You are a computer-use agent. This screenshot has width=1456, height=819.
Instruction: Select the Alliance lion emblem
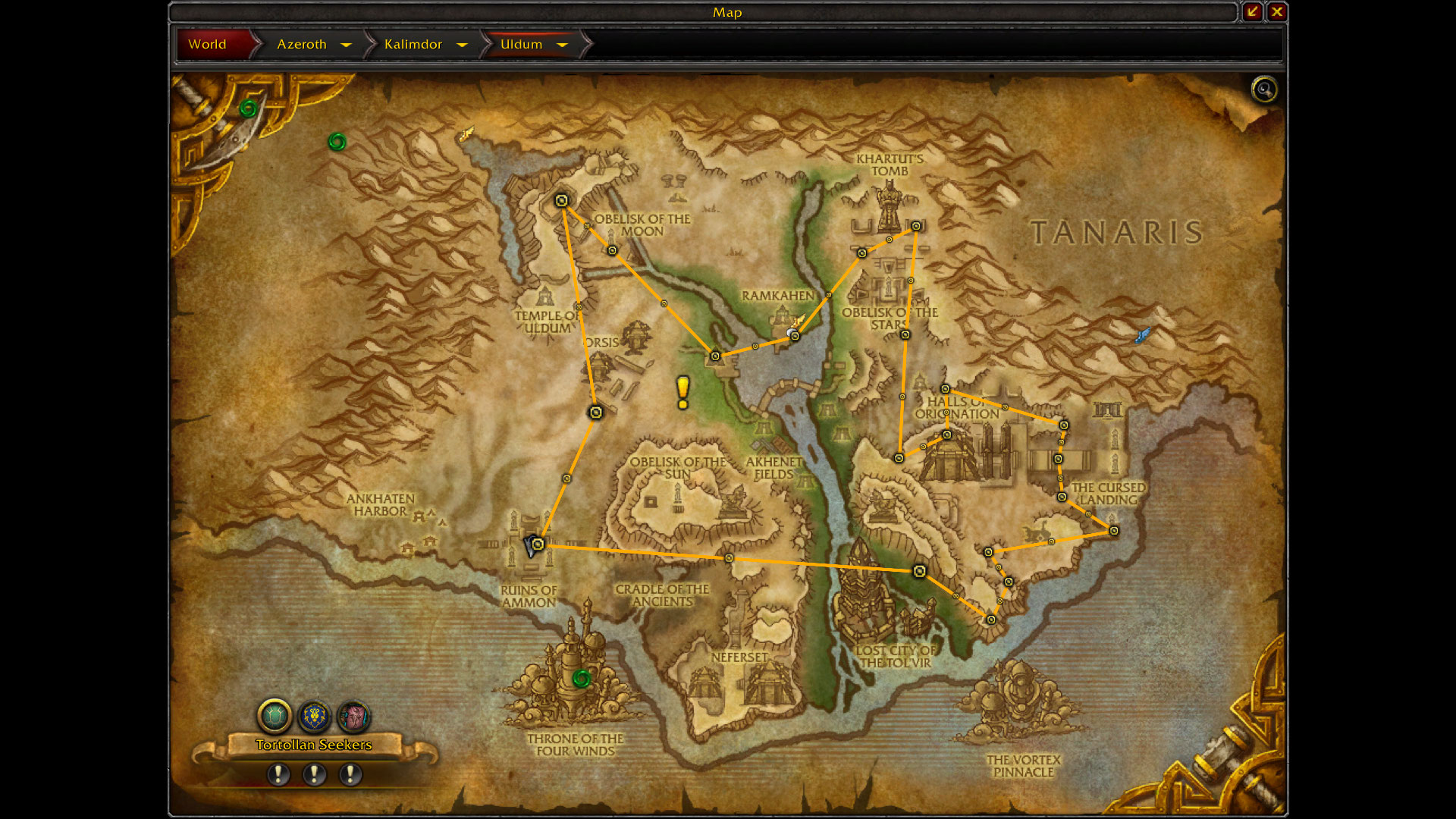click(314, 715)
